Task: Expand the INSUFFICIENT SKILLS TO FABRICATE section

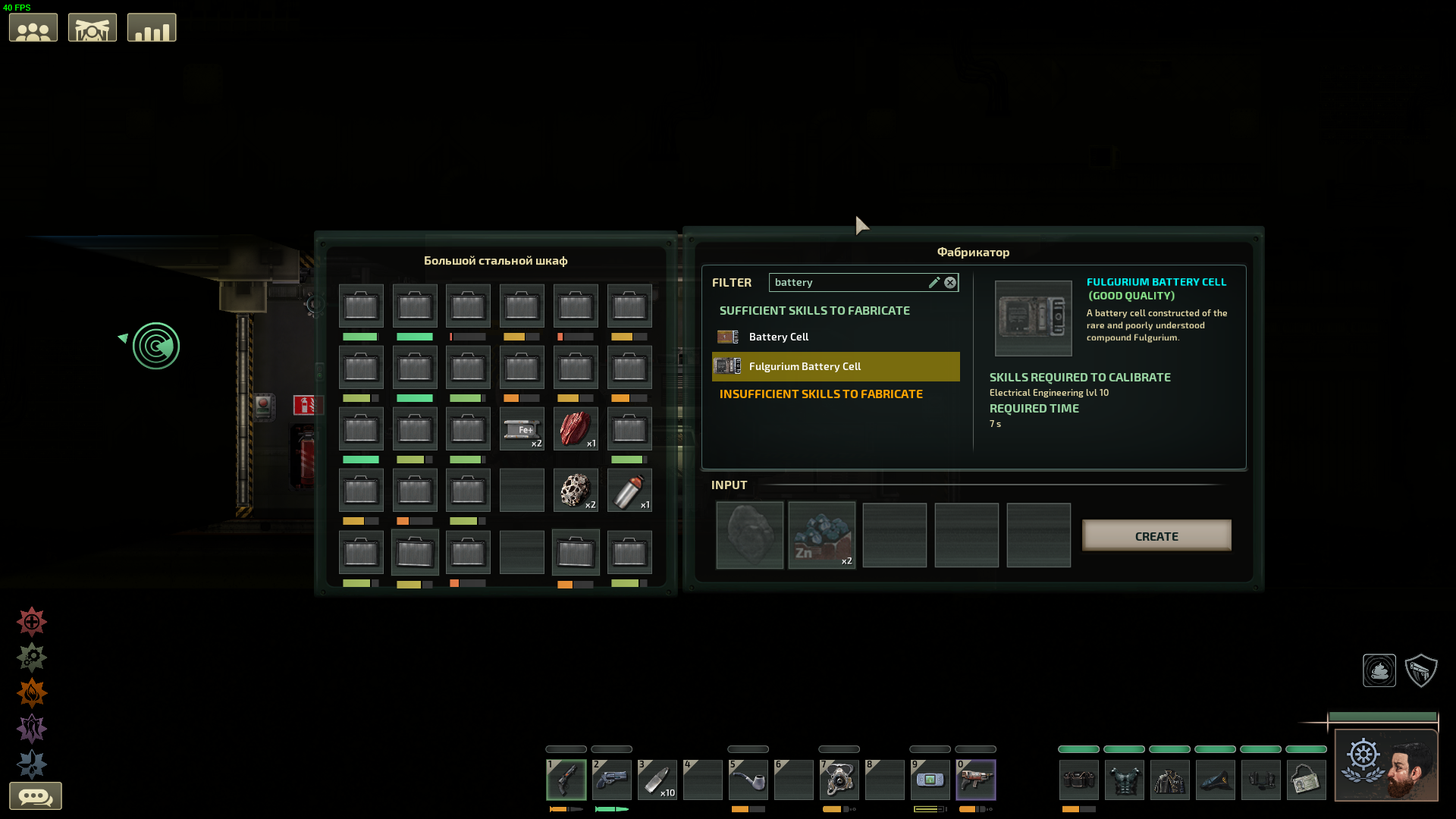Action: (820, 394)
